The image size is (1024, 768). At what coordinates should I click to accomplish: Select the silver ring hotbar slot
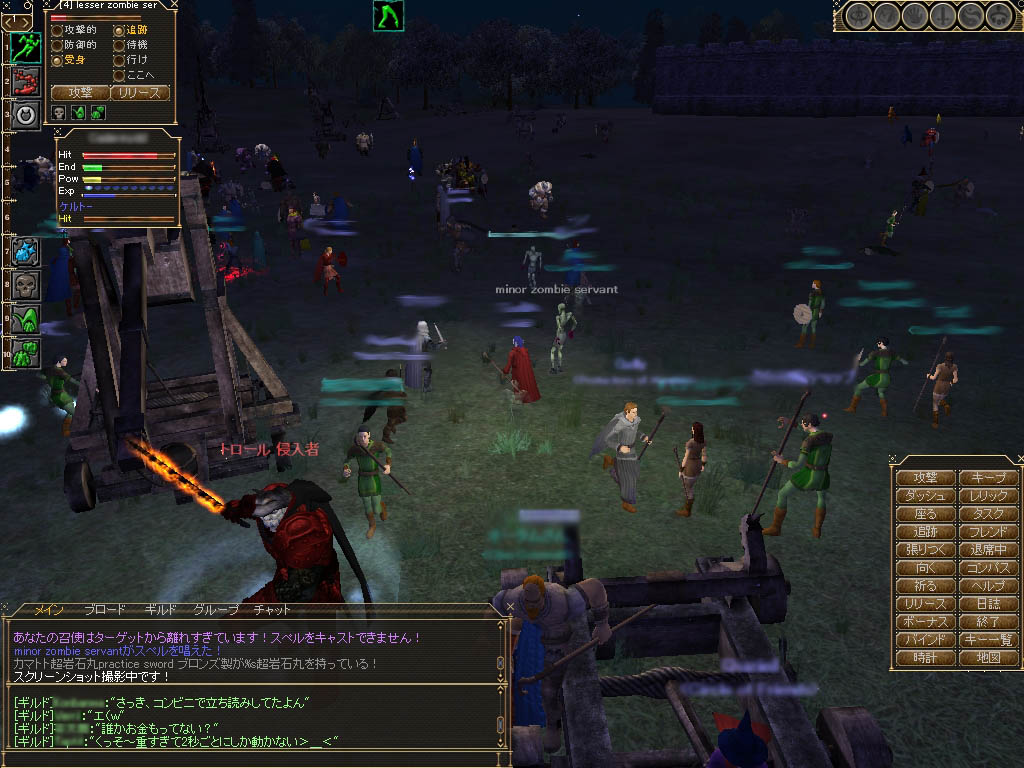point(26,114)
